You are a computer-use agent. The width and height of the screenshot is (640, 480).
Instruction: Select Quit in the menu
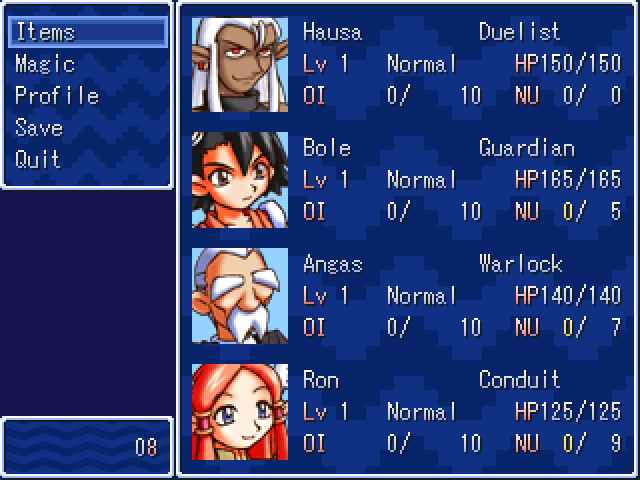(38, 160)
